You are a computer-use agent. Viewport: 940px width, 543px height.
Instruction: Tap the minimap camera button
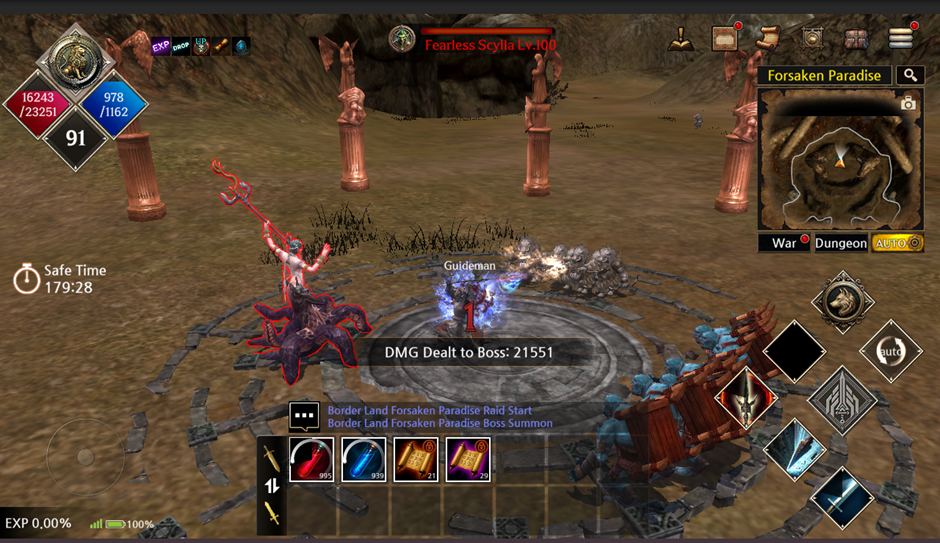907,104
